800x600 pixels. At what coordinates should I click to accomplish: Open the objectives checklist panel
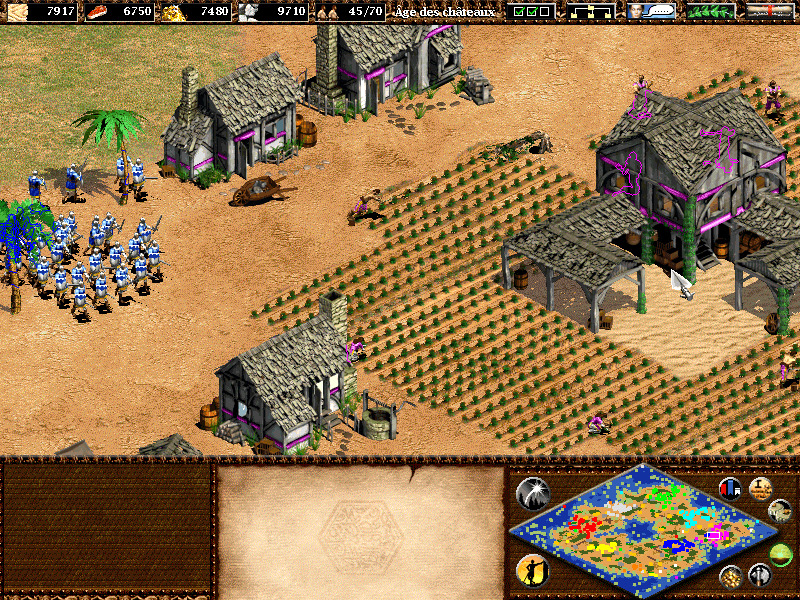pyautogui.click(x=530, y=11)
